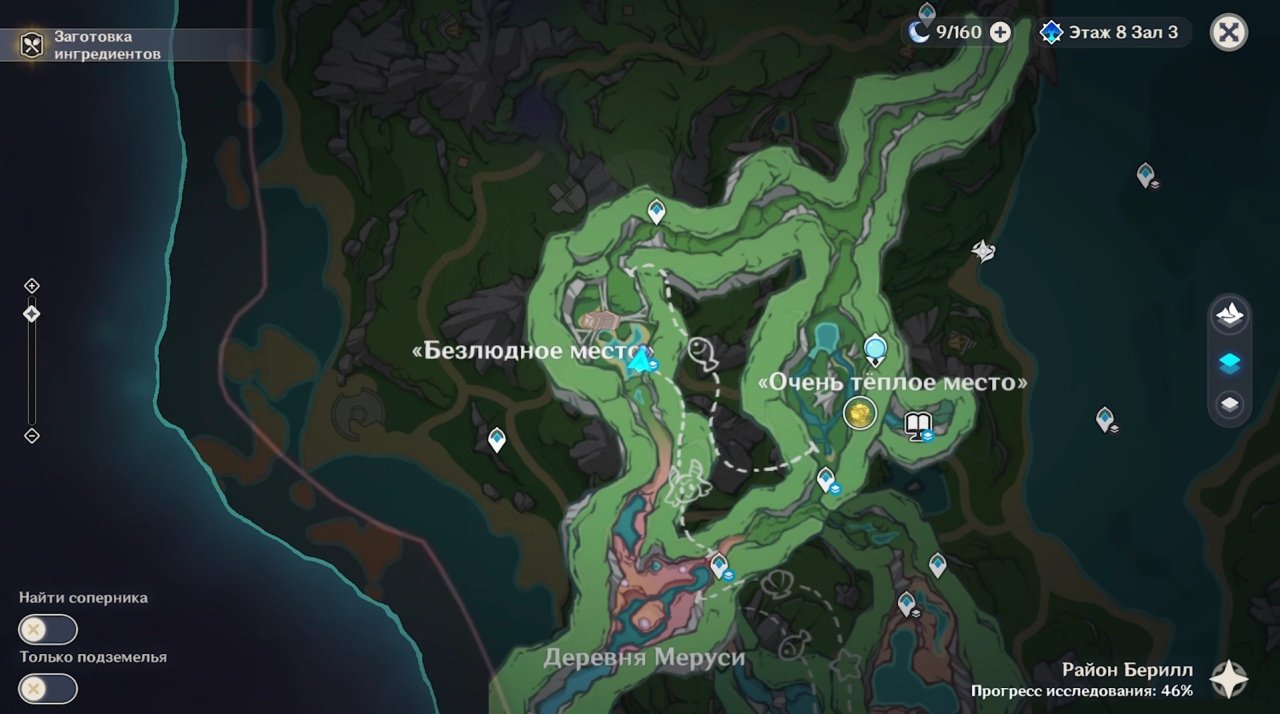Image resolution: width=1280 pixels, height=714 pixels.
Task: Click the blue player arrow near «Безлюдное место»
Action: 640,359
